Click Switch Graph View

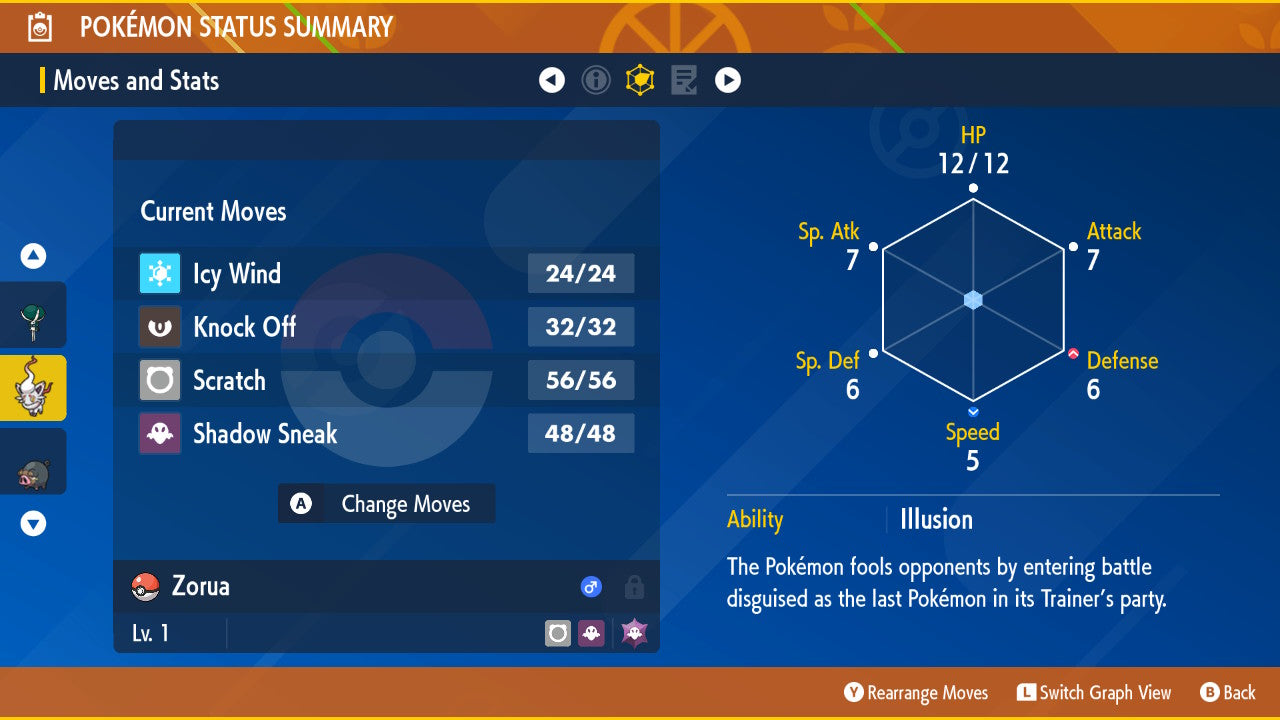coord(1094,692)
